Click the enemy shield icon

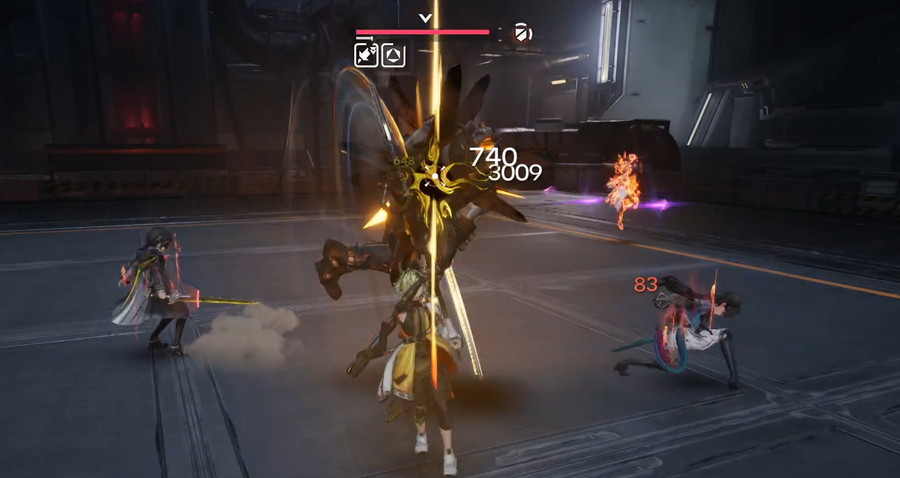click(522, 33)
